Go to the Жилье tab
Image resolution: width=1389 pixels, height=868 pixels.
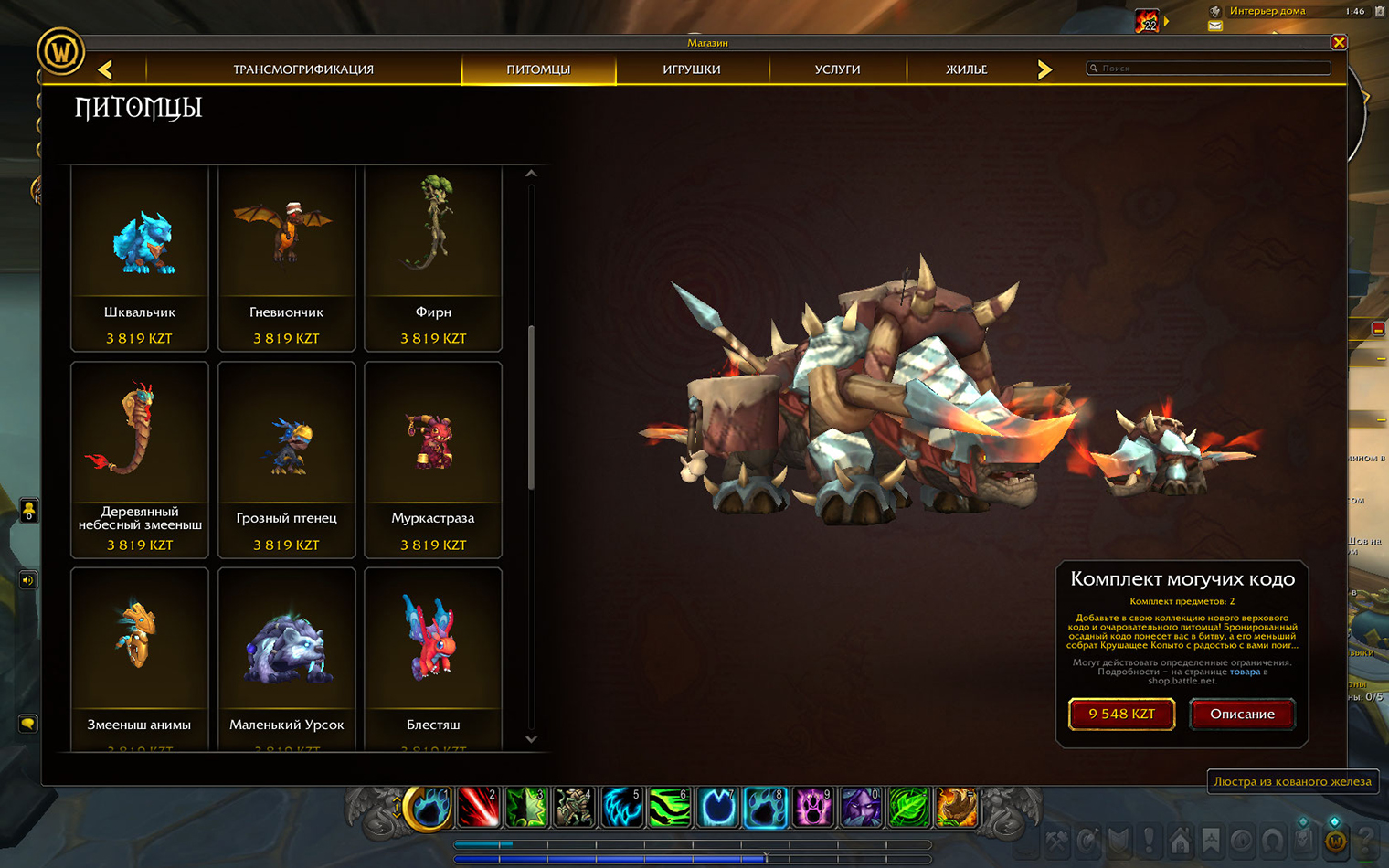(x=966, y=69)
